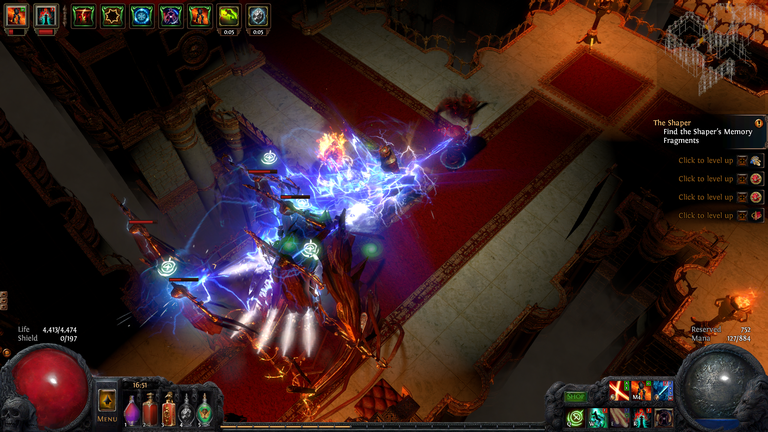768x432 pixels.
Task: Use the green flask in slot 5
Action: pyautogui.click(x=204, y=411)
